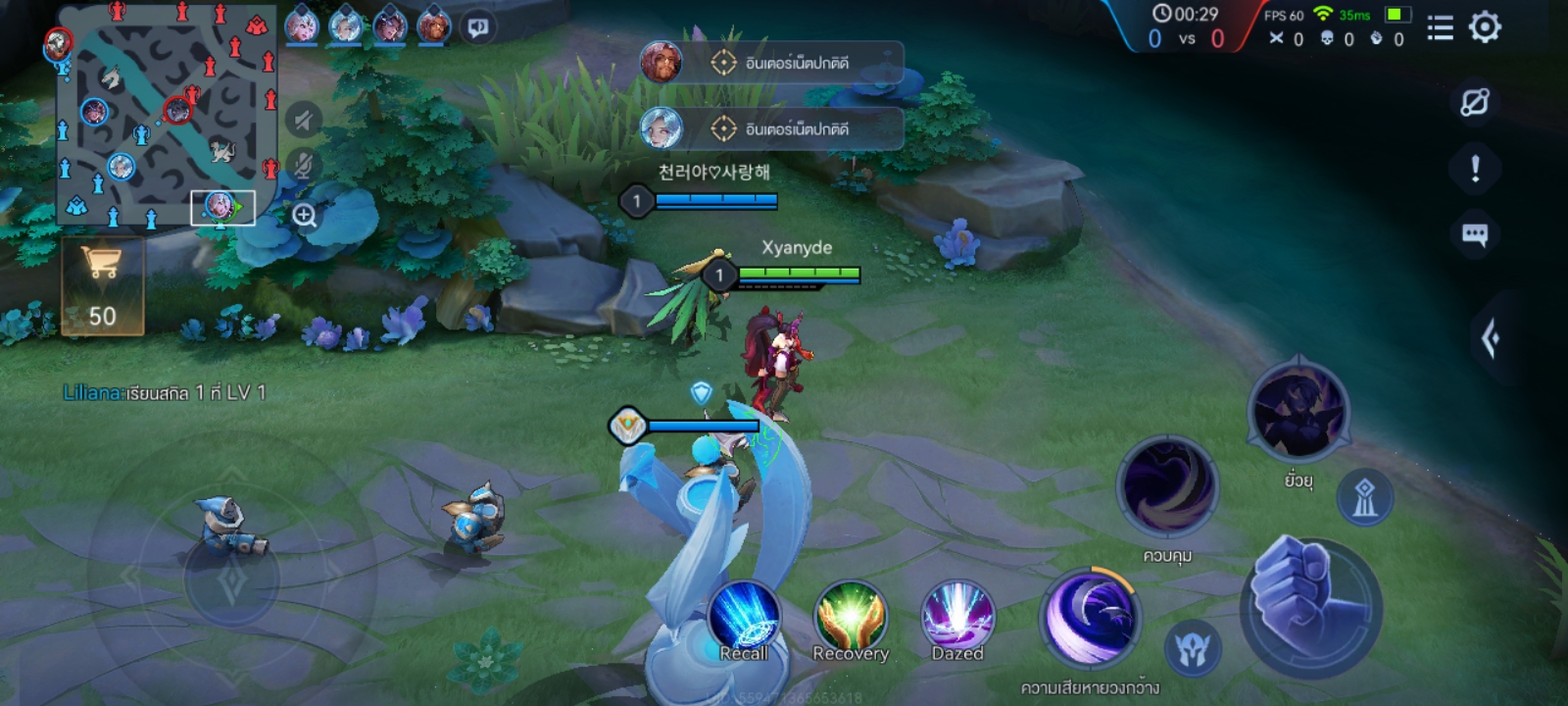This screenshot has width=1568, height=706.
Task: Cast the Recall spell
Action: (744, 620)
